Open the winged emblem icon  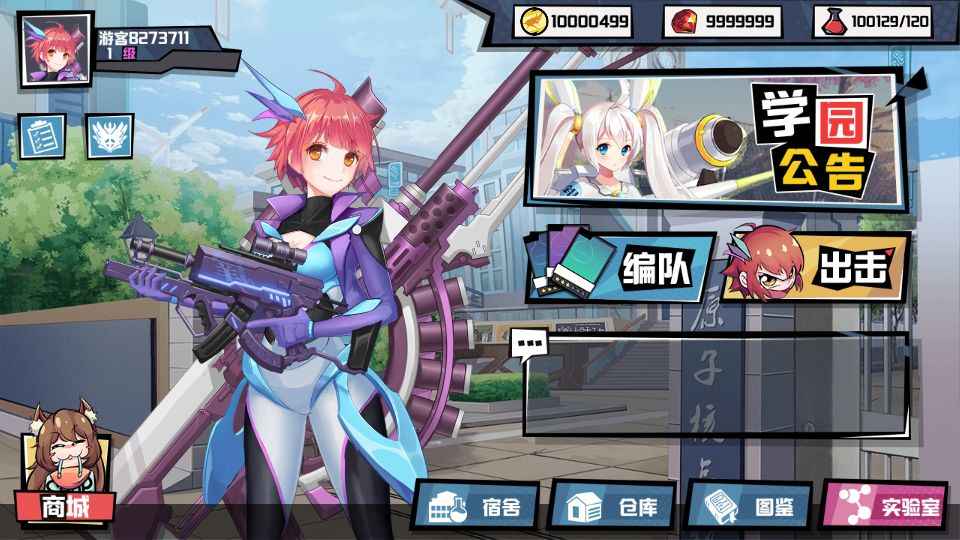109,135
